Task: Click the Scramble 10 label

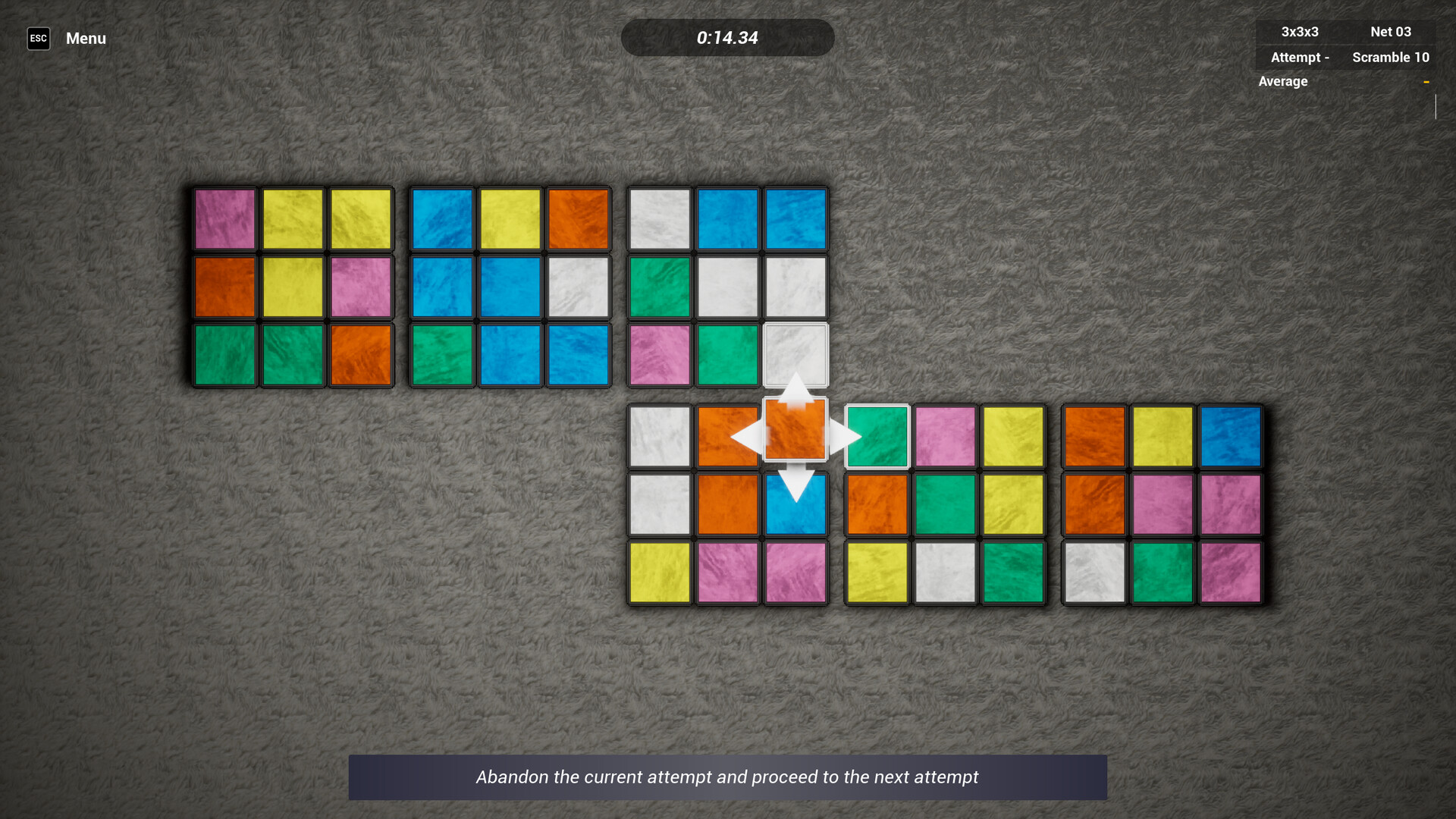Action: point(1391,57)
